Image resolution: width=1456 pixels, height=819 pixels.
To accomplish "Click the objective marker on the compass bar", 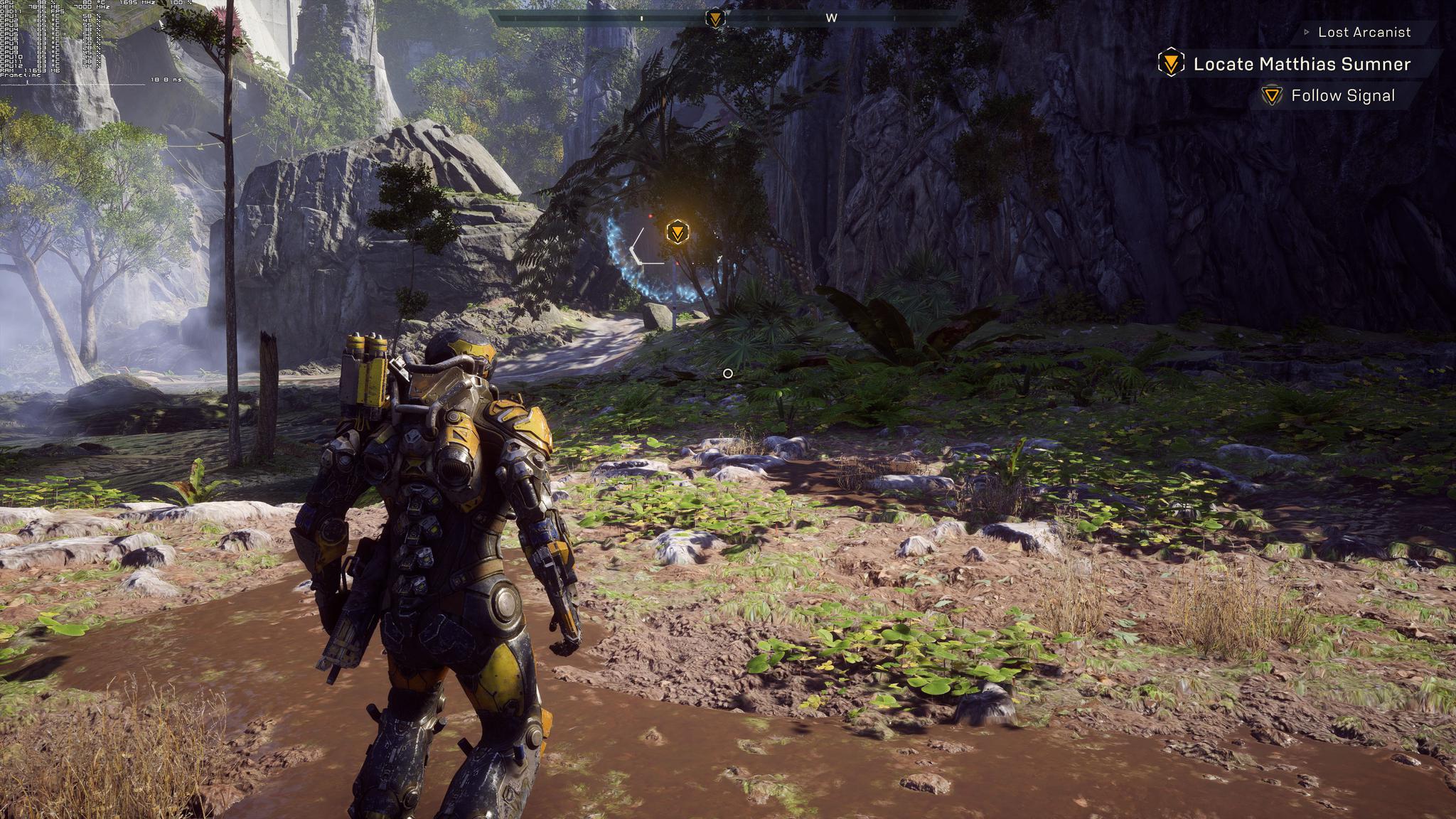I will (x=715, y=18).
